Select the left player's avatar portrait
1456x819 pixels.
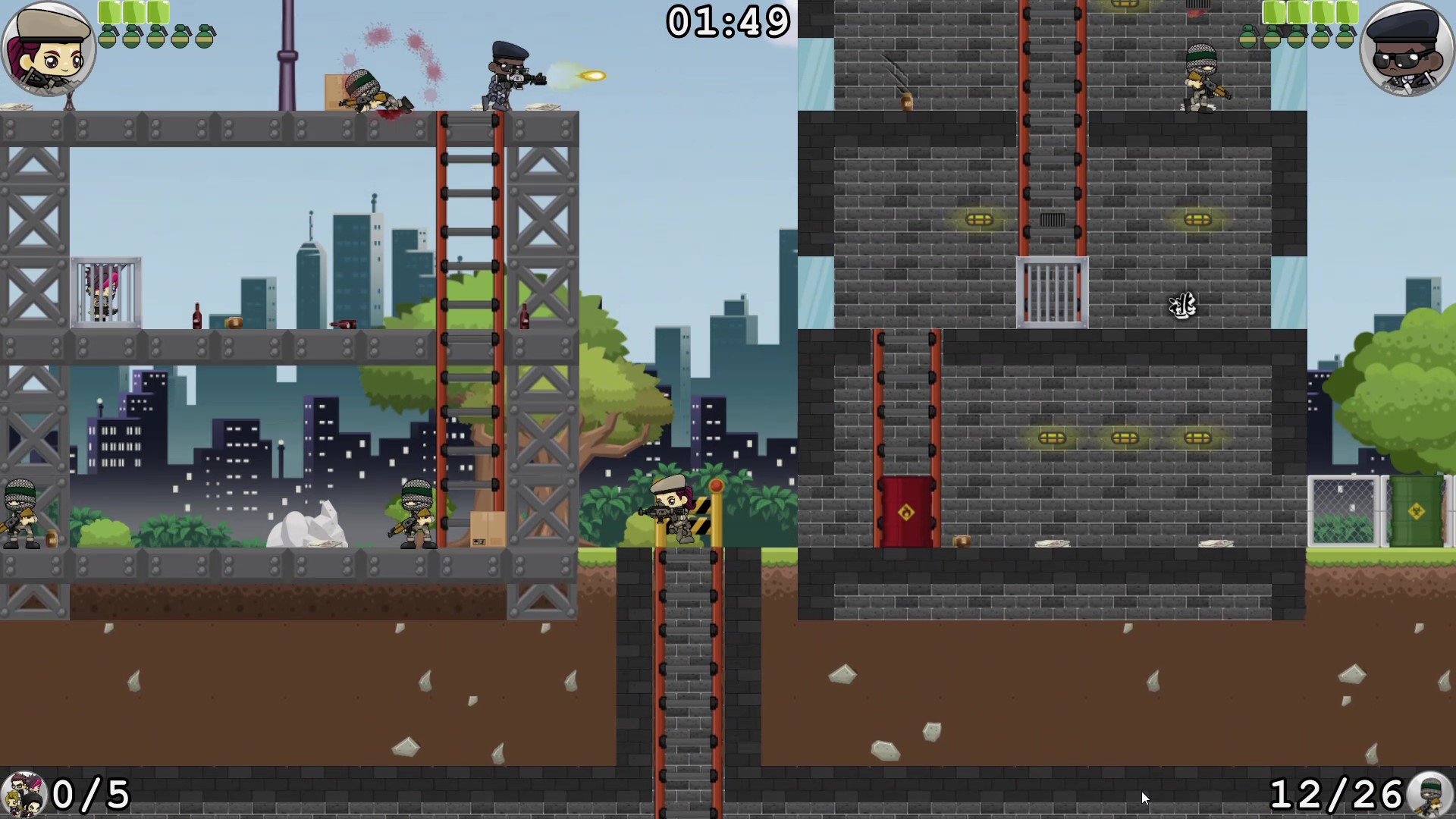coord(47,47)
